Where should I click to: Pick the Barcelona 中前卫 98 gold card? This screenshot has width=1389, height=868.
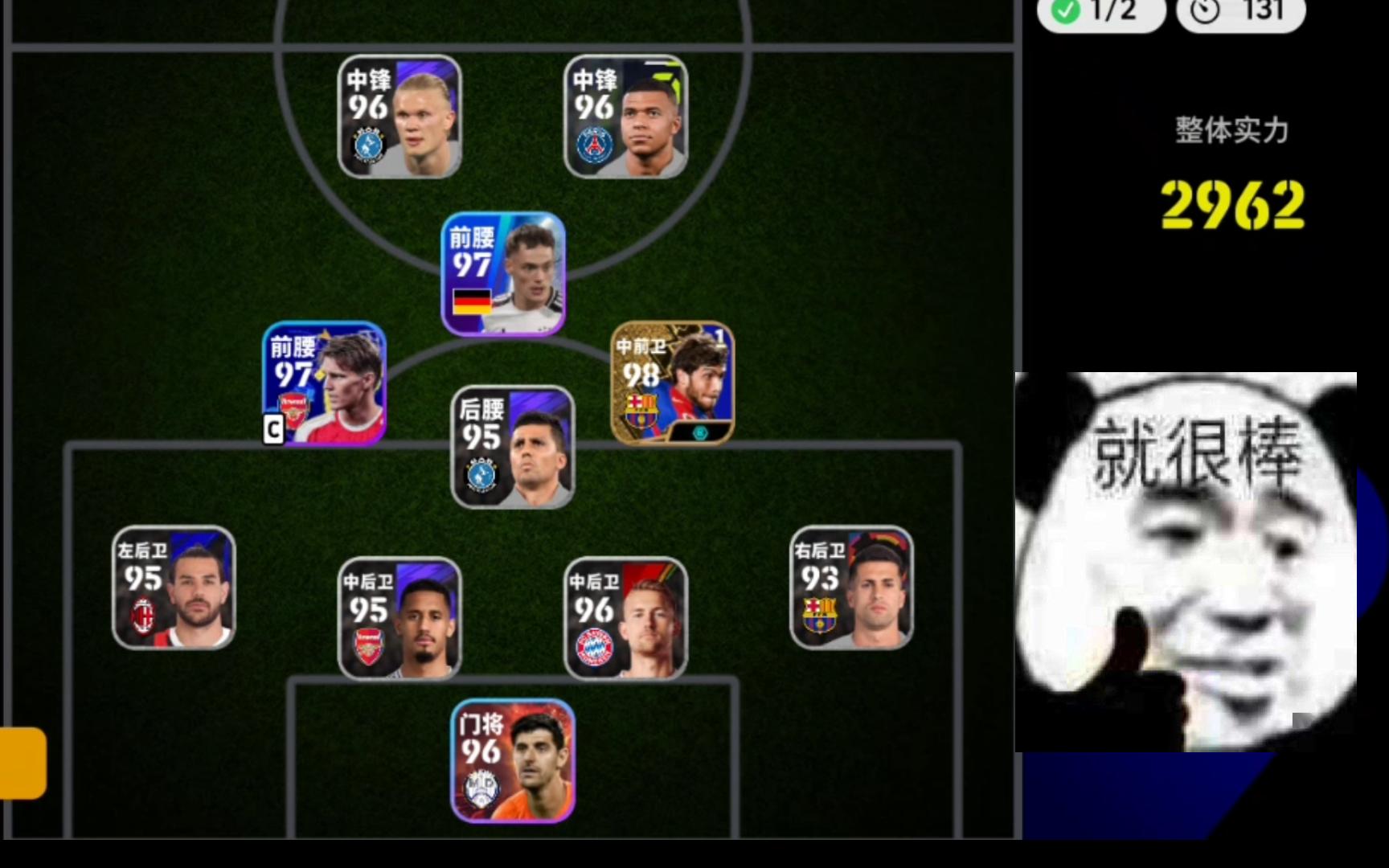point(672,383)
